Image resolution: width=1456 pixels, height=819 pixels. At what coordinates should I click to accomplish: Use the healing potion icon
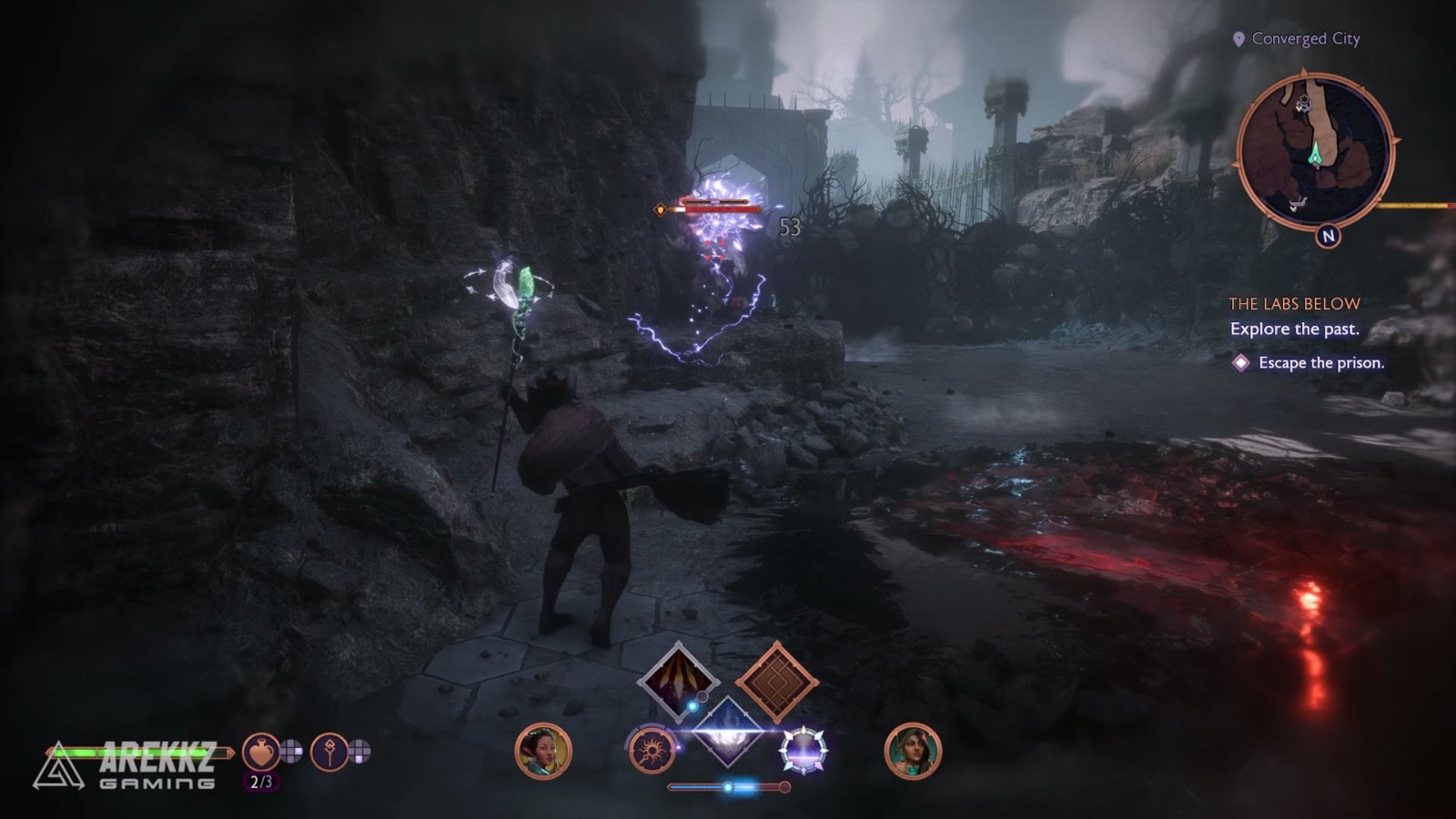coord(261,752)
